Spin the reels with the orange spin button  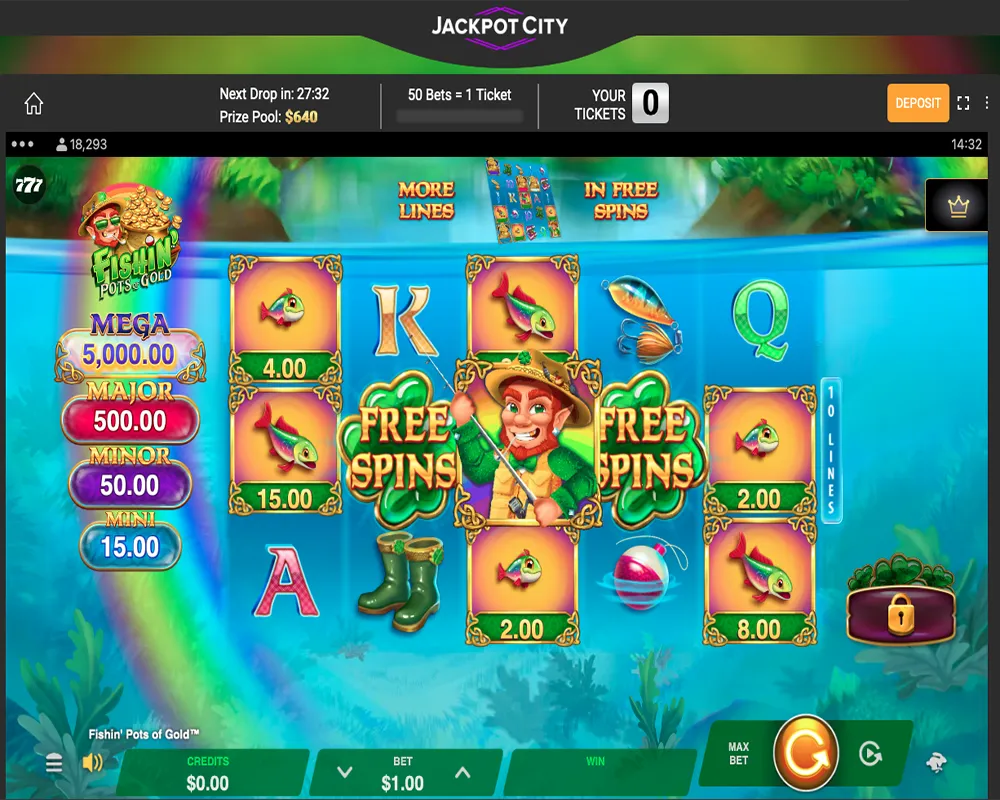pos(805,752)
